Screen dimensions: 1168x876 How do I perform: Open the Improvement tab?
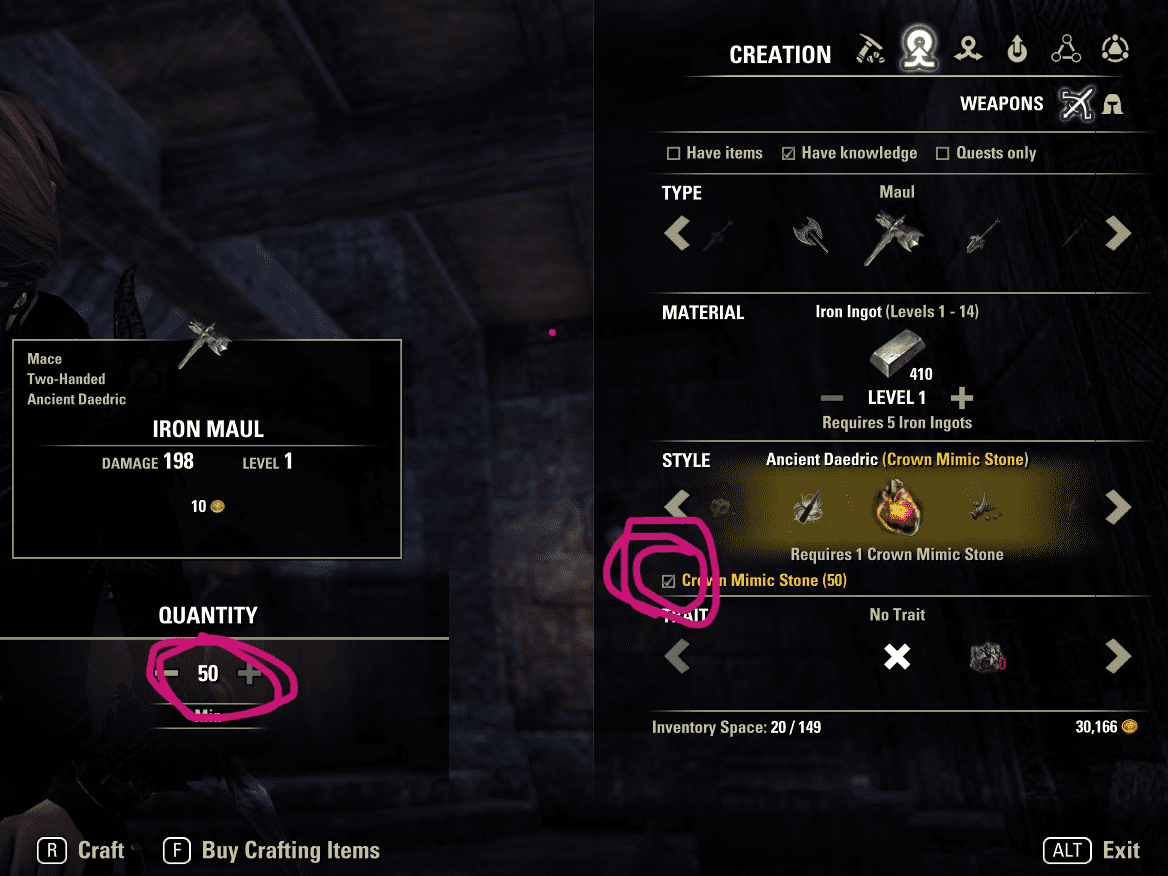point(1017,49)
